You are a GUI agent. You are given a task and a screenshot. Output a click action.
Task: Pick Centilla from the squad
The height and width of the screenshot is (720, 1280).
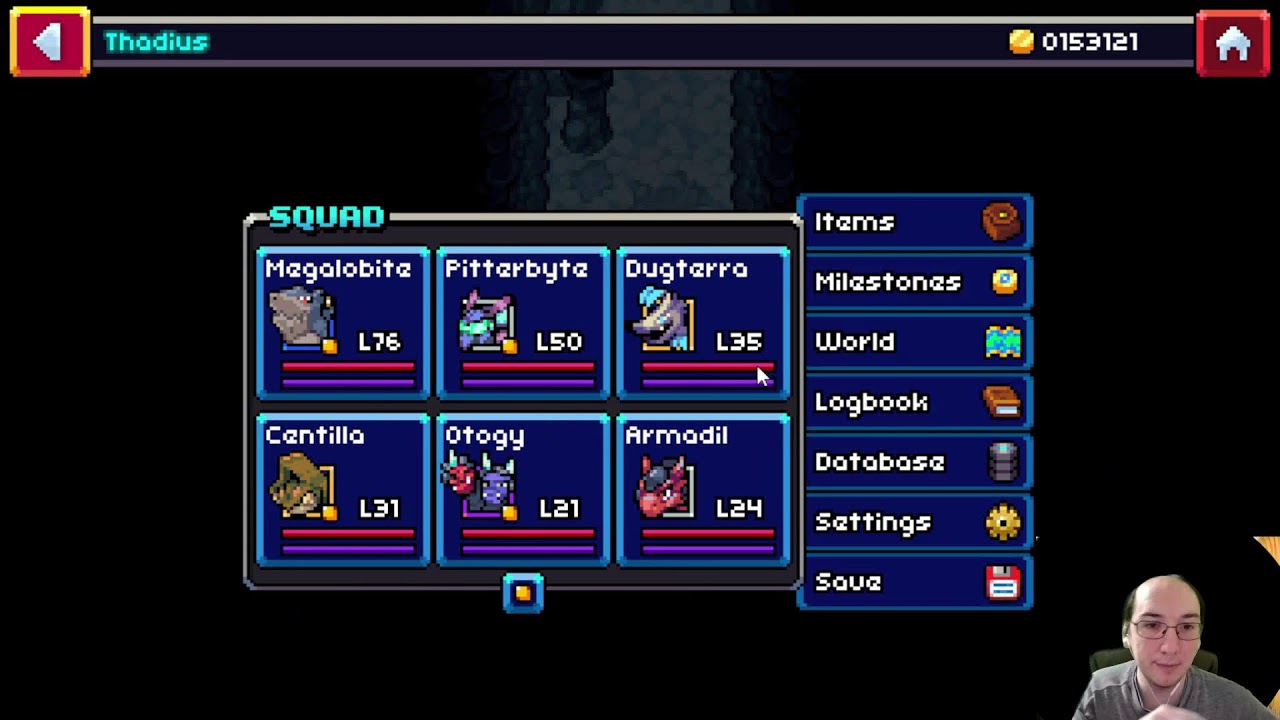click(343, 490)
